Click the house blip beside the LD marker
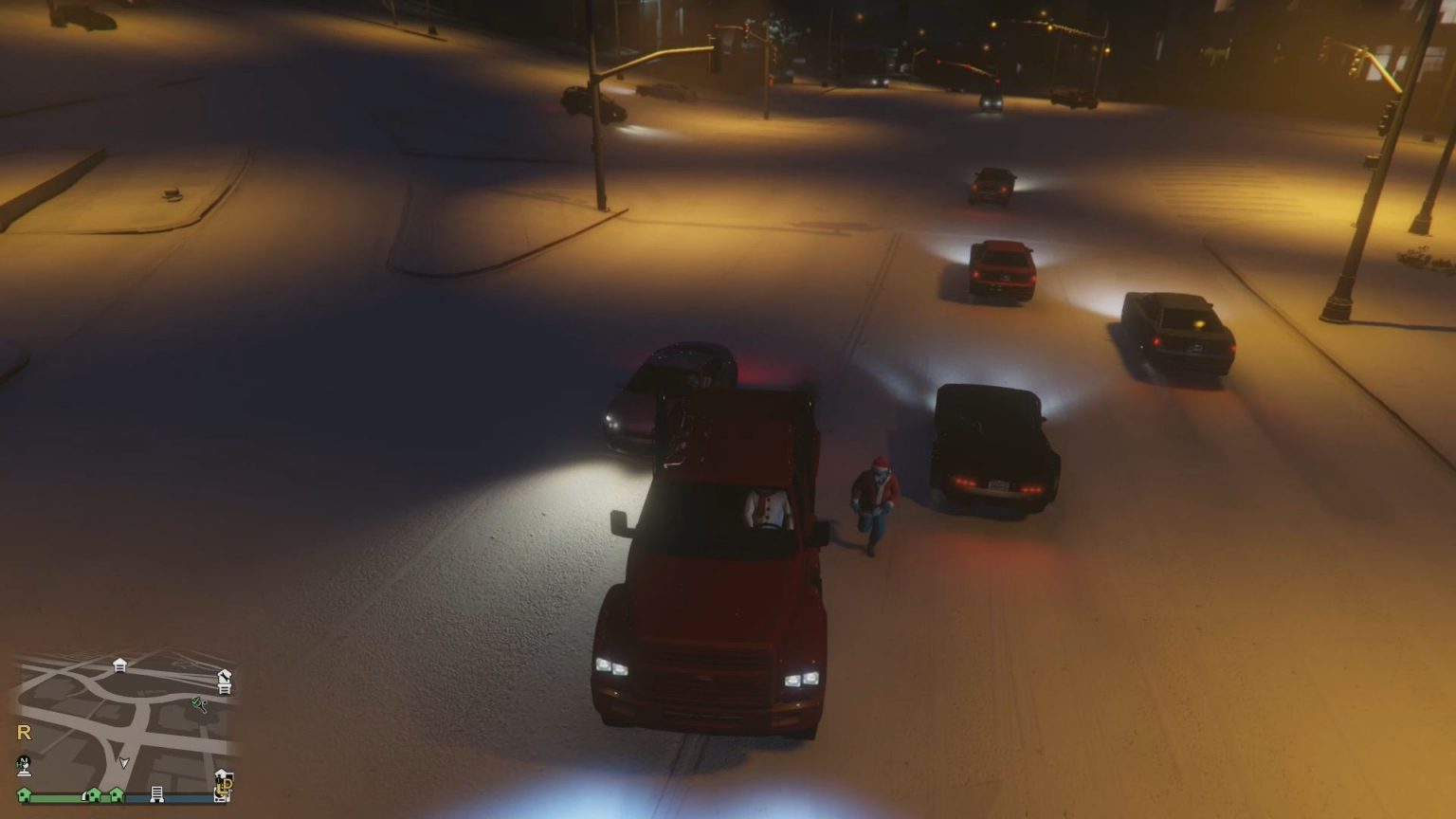 (x=221, y=773)
